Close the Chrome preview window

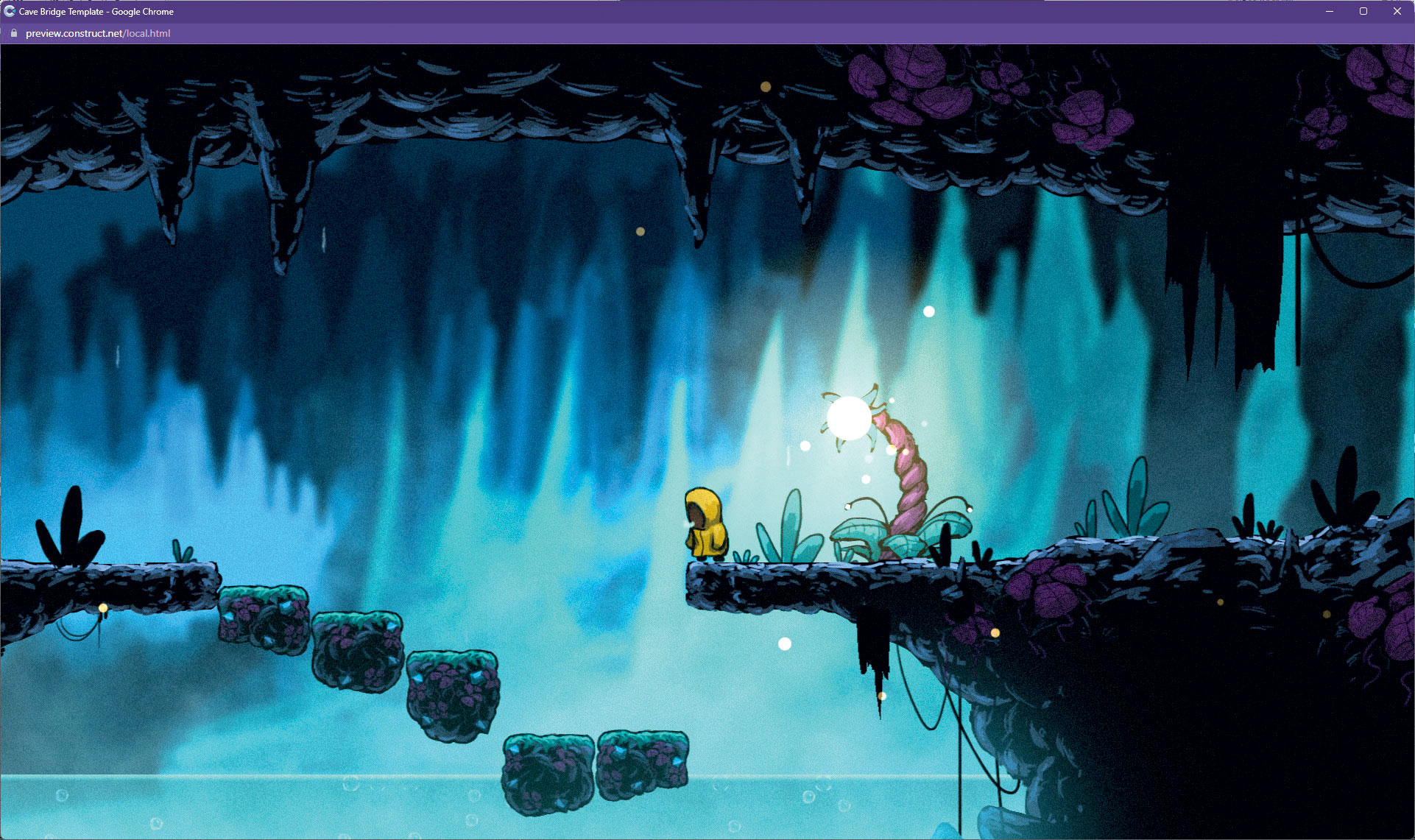coord(1397,11)
